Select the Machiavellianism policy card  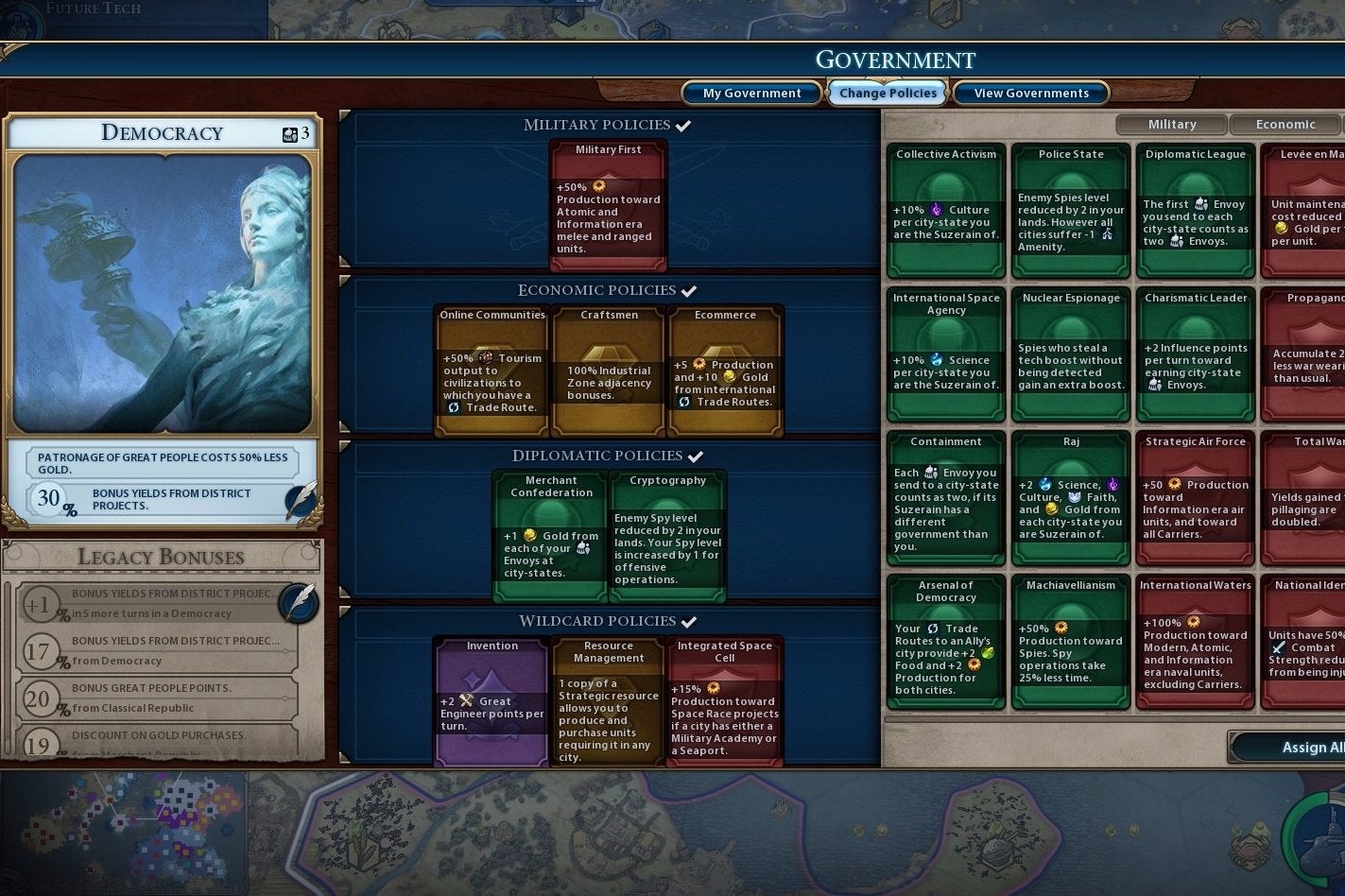1070,643
